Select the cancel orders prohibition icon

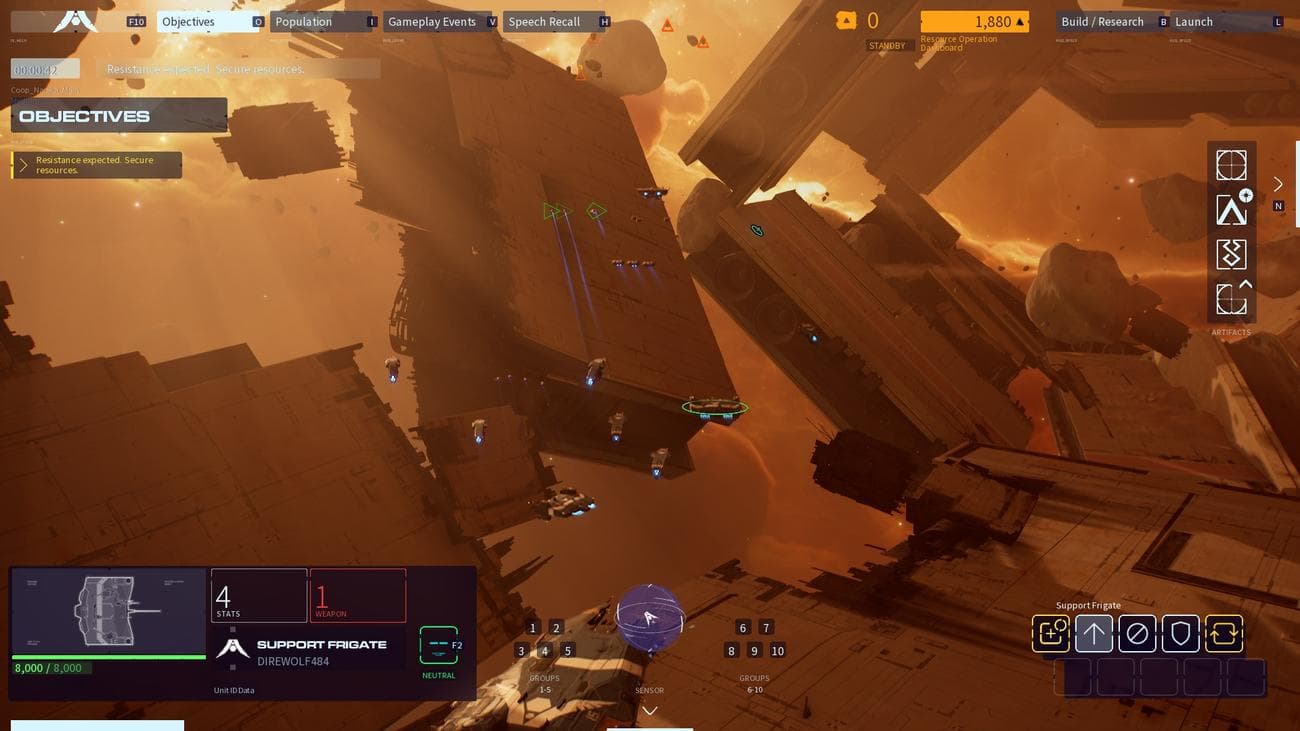(1137, 632)
